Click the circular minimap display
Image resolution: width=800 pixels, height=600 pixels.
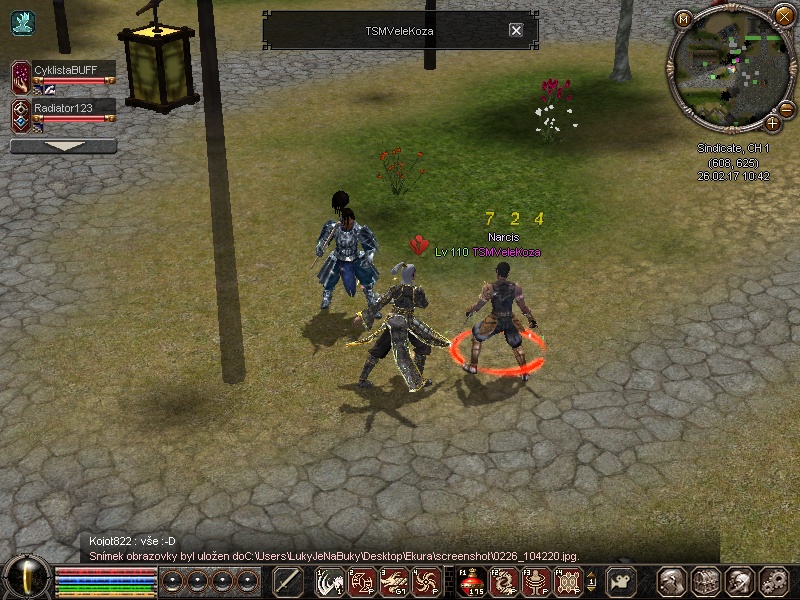(728, 68)
